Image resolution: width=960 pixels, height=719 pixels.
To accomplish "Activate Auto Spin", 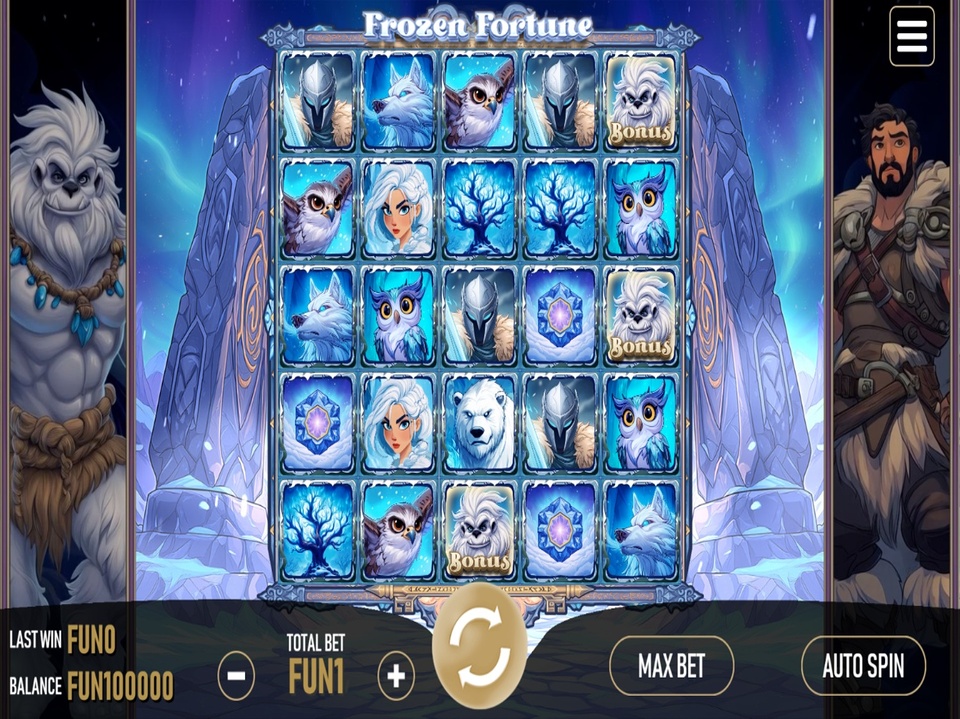I will point(863,666).
